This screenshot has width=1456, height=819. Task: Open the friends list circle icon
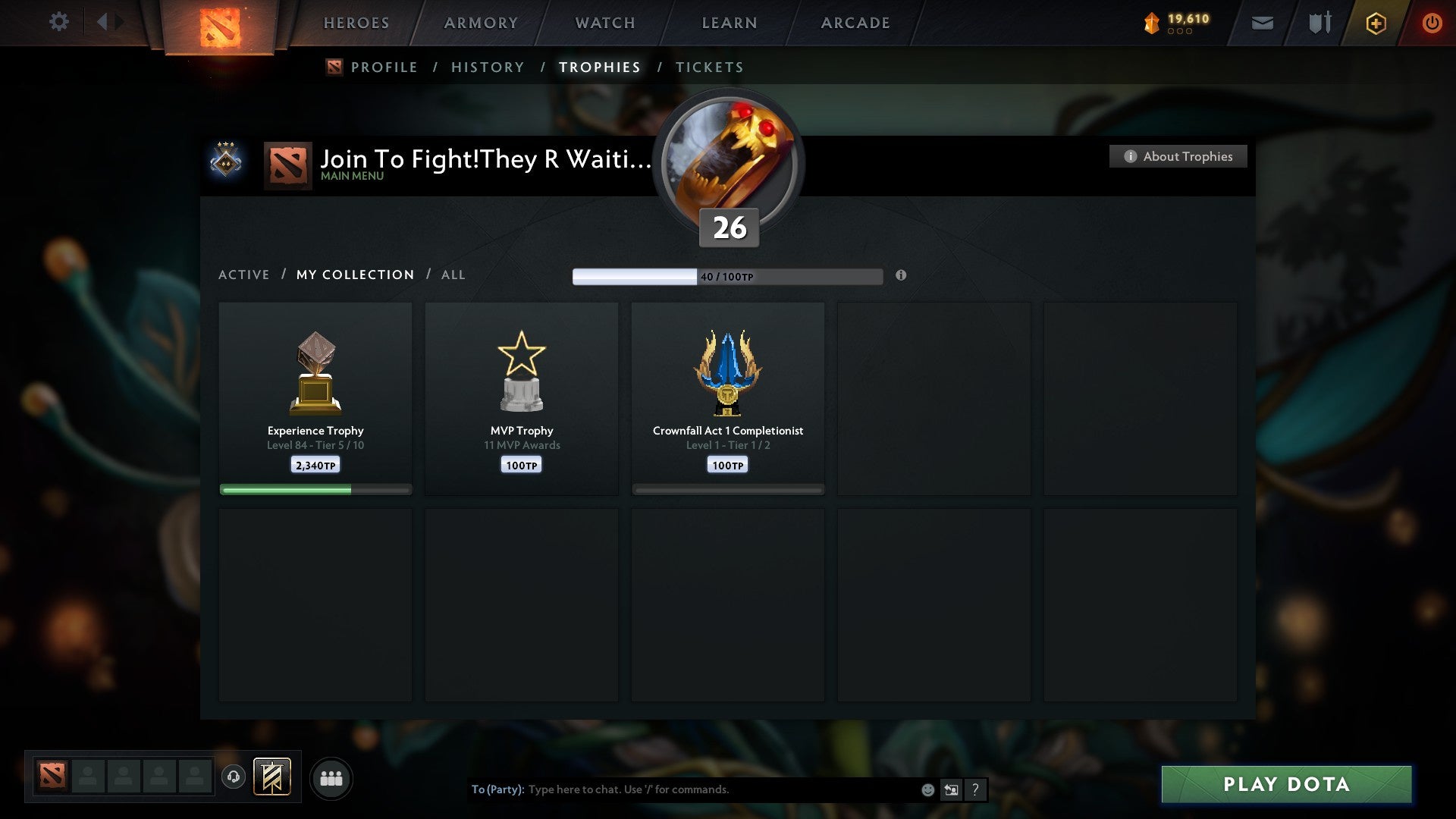pyautogui.click(x=331, y=777)
